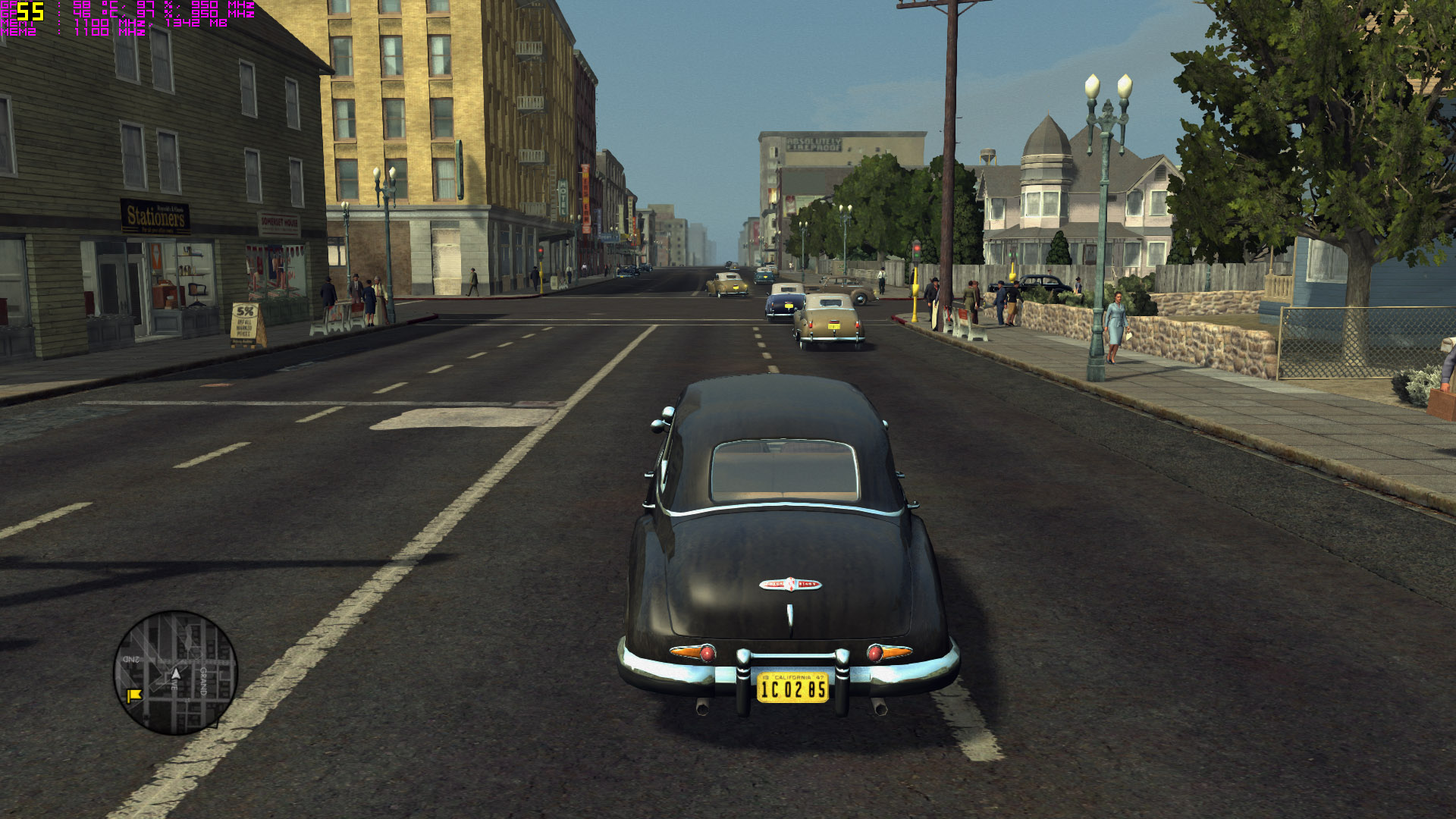
Task: Click the circular minimap
Action: pos(176,673)
